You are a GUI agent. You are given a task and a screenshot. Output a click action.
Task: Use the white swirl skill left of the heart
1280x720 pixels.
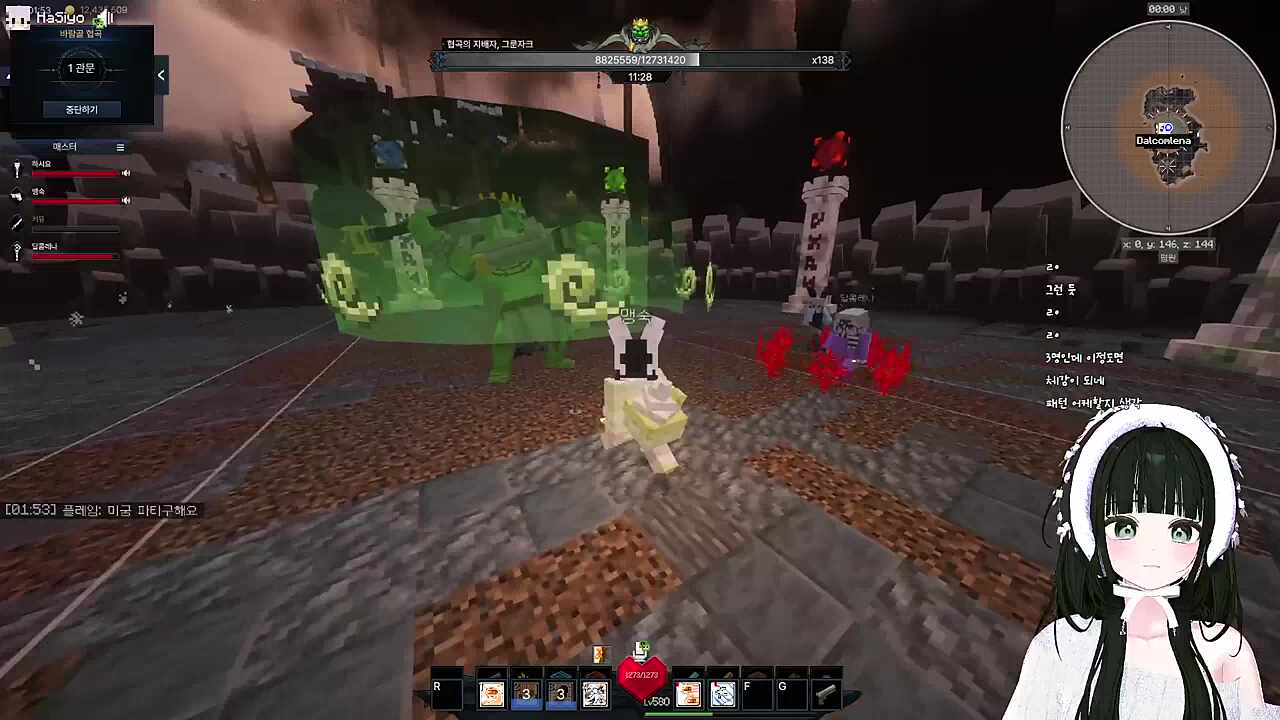click(595, 693)
